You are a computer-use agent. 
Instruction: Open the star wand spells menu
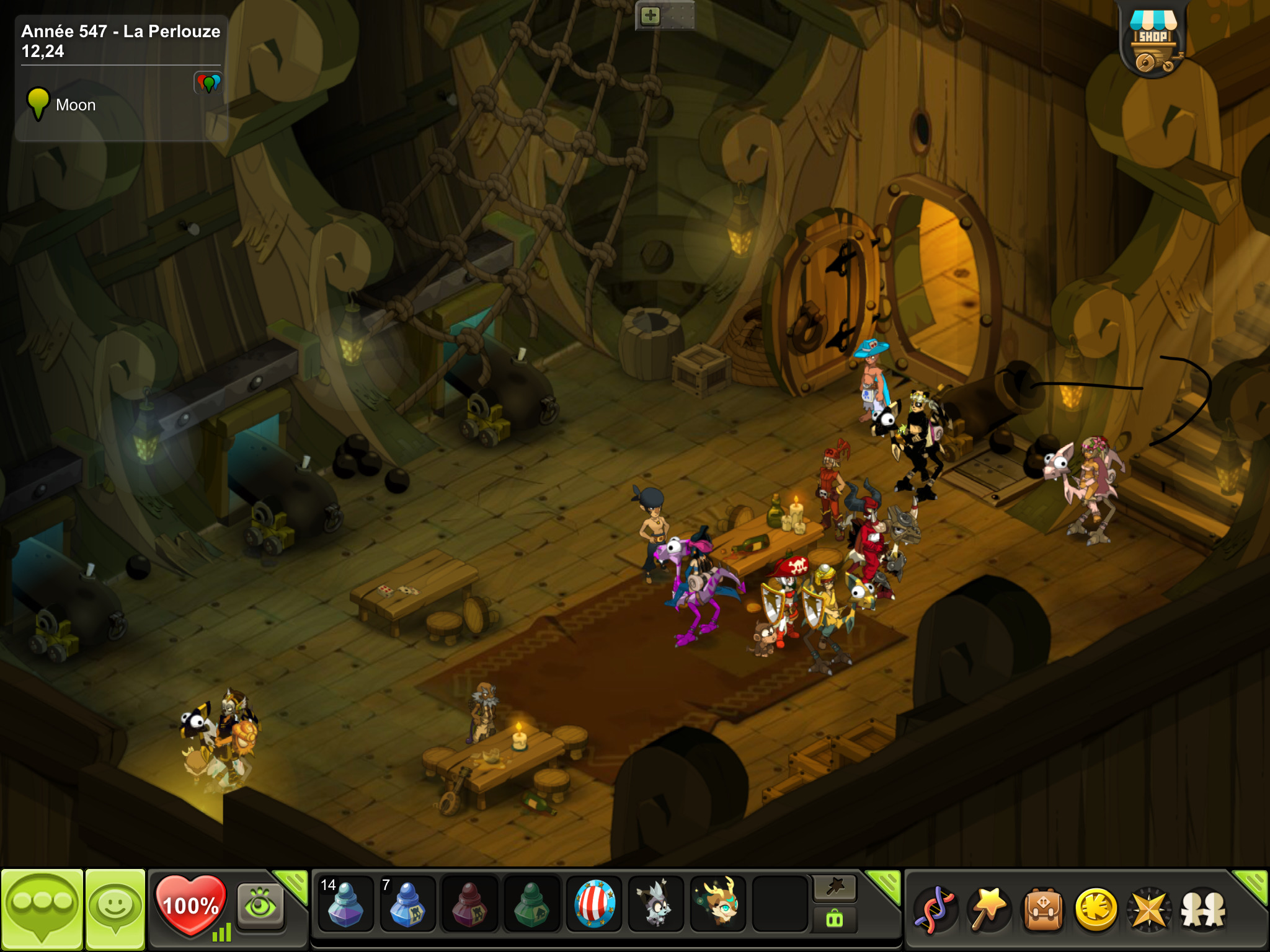(990, 910)
